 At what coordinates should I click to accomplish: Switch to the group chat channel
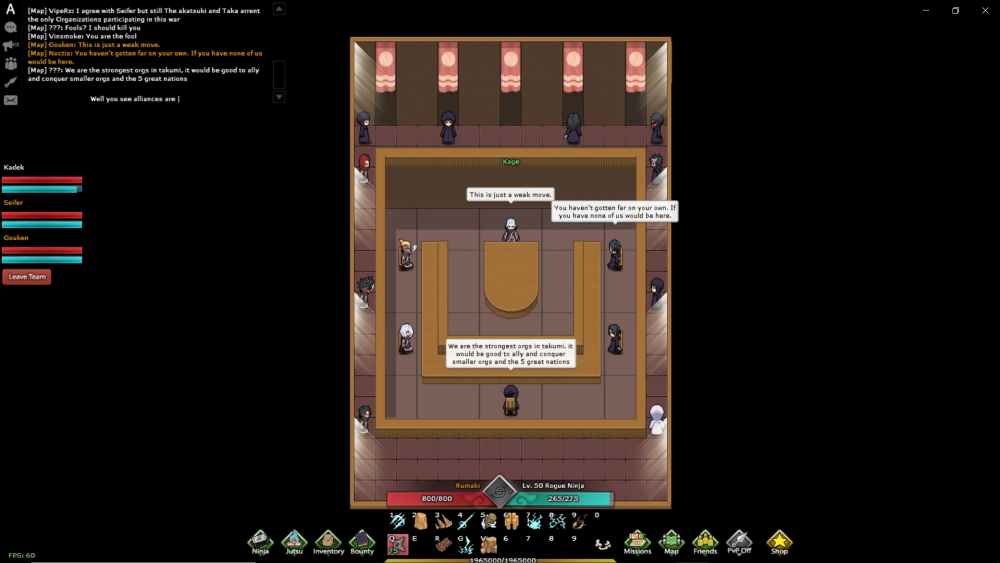coord(11,63)
